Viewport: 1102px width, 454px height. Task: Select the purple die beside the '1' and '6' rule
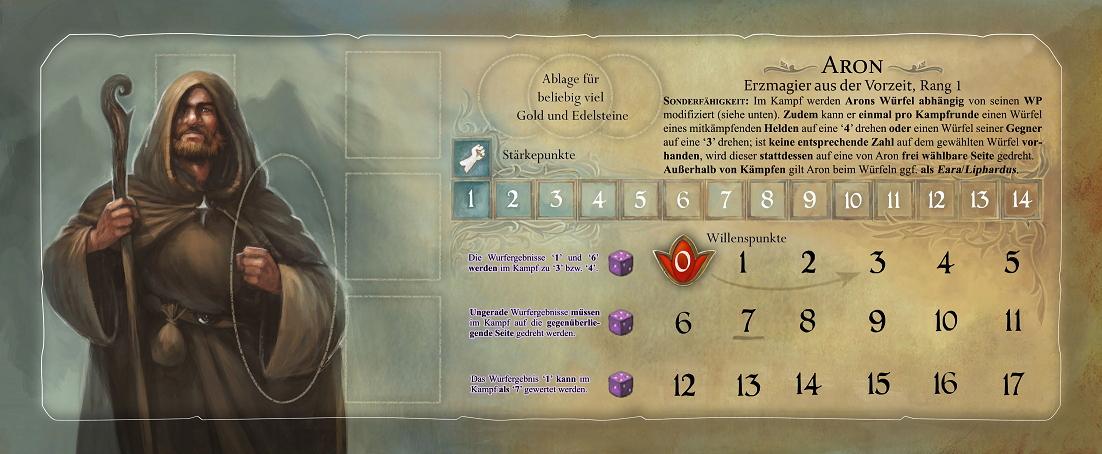click(x=621, y=262)
